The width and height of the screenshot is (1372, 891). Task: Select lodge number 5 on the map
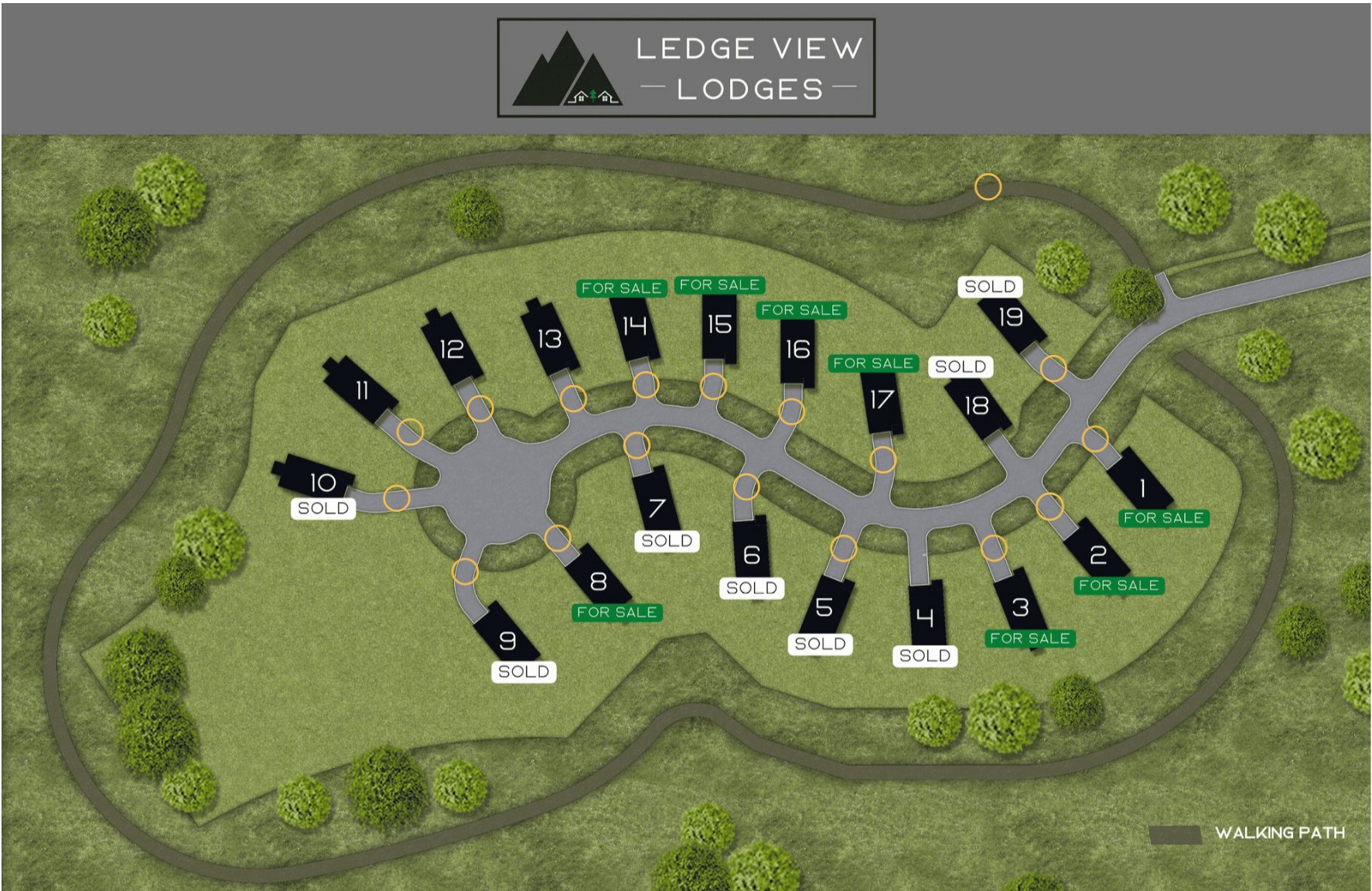tap(824, 607)
